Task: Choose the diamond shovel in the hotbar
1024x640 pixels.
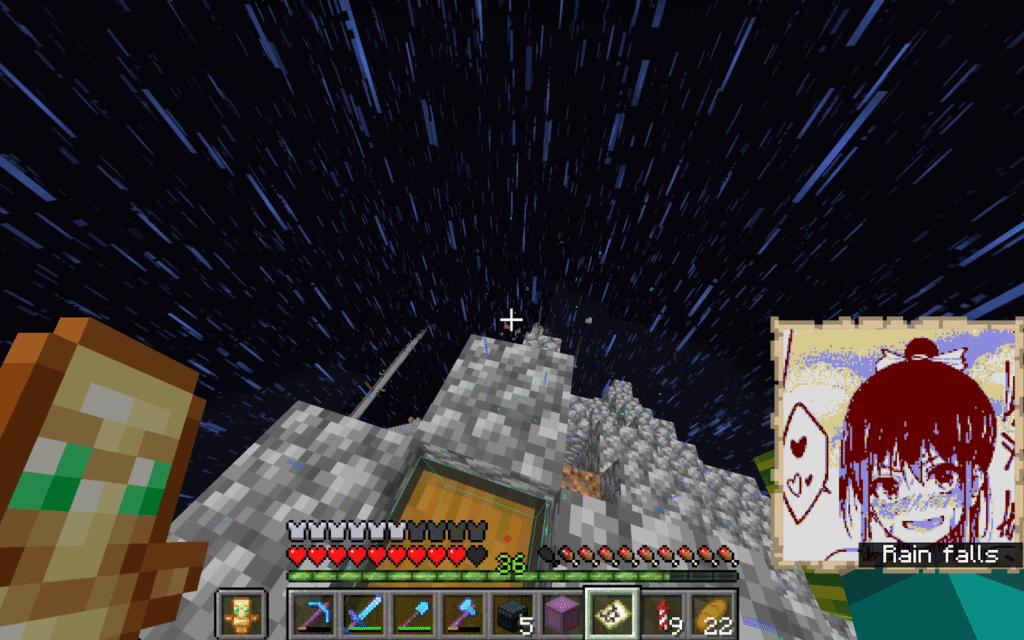Action: pyautogui.click(x=412, y=612)
